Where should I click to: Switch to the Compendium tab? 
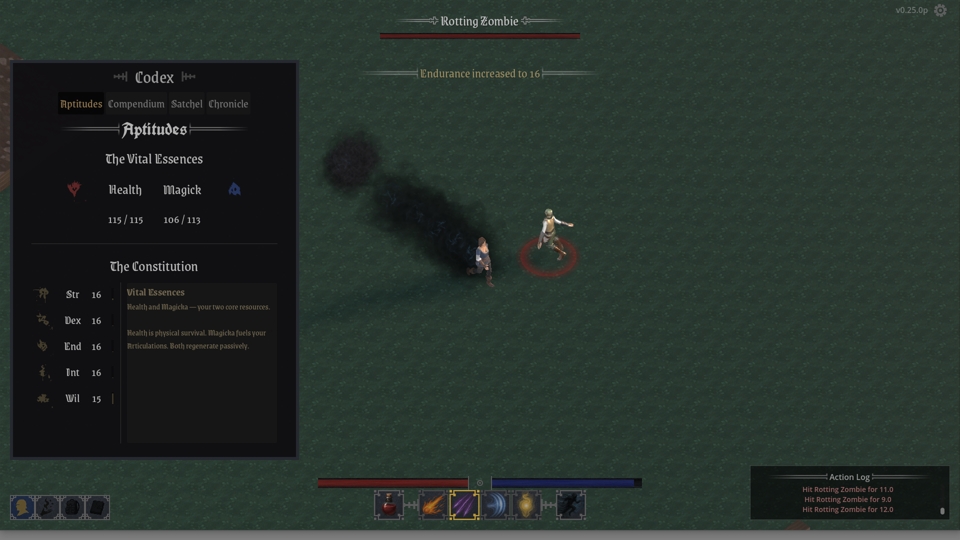pyautogui.click(x=136, y=104)
